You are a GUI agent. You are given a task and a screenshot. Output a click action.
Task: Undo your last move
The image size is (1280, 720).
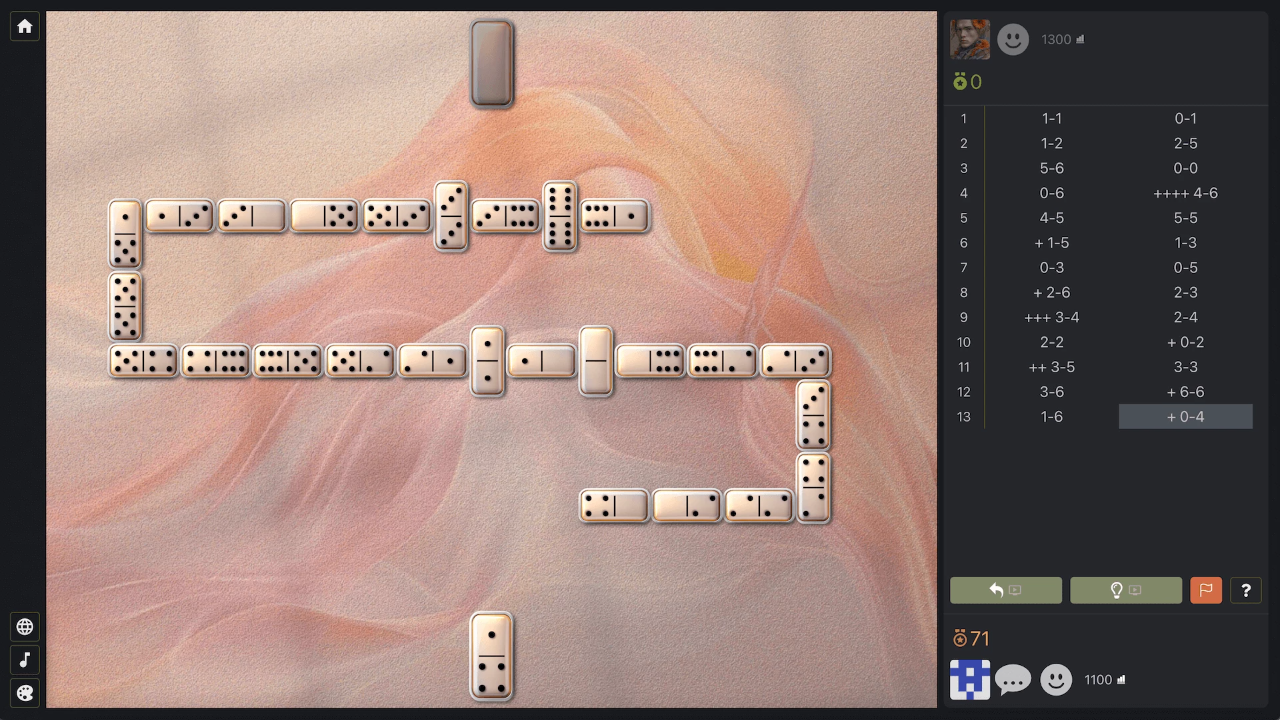[1006, 590]
